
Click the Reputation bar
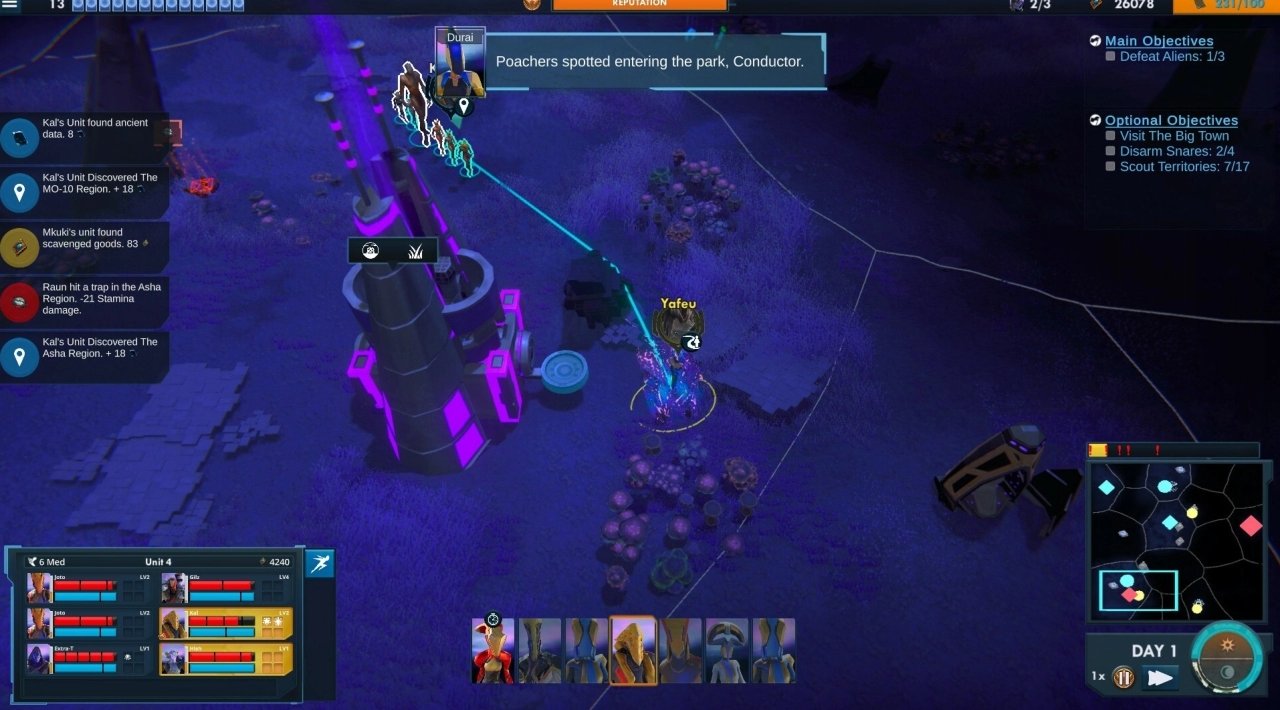640,5
